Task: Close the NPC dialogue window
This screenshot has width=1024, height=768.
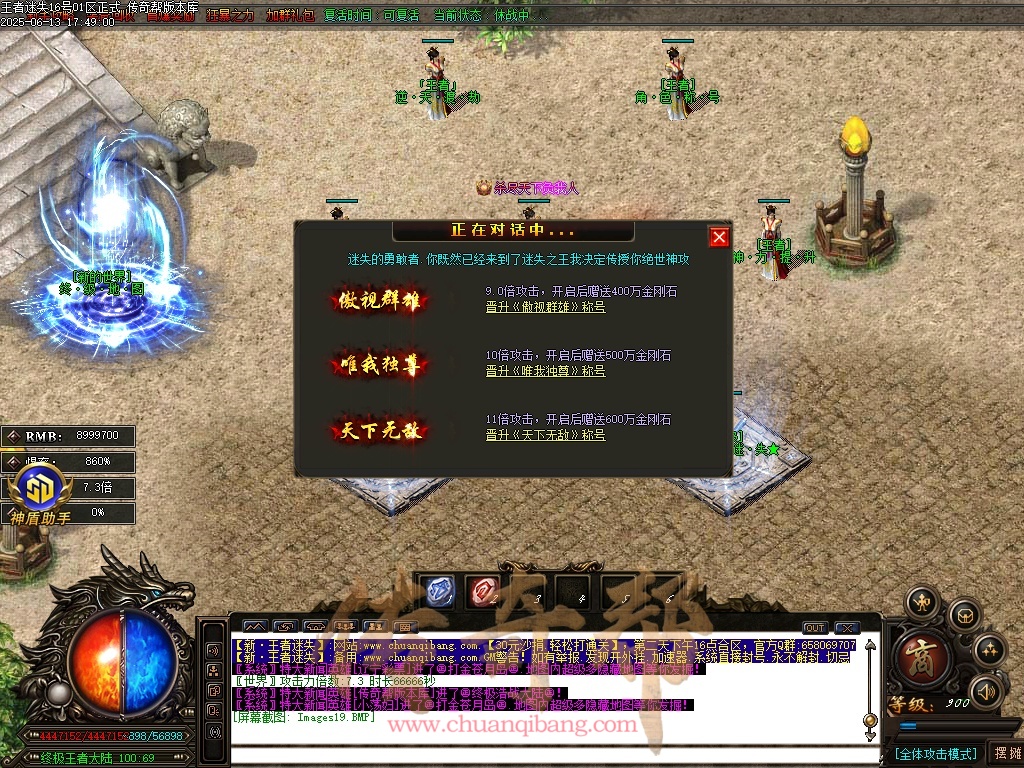Action: (x=719, y=237)
